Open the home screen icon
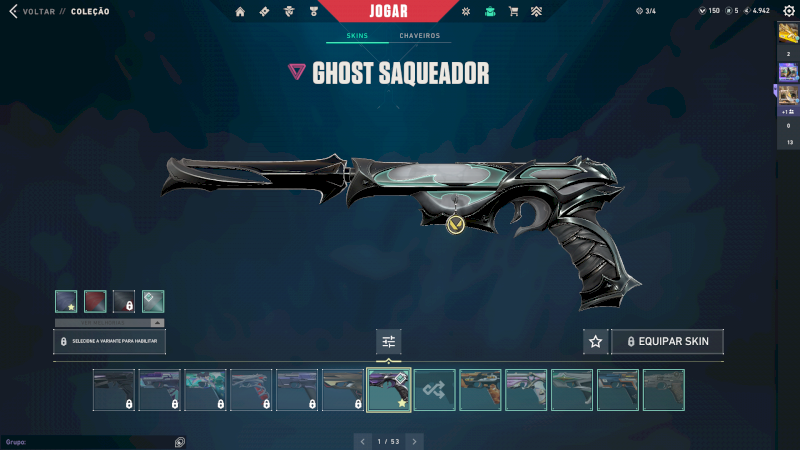The height and width of the screenshot is (450, 800). coord(240,12)
